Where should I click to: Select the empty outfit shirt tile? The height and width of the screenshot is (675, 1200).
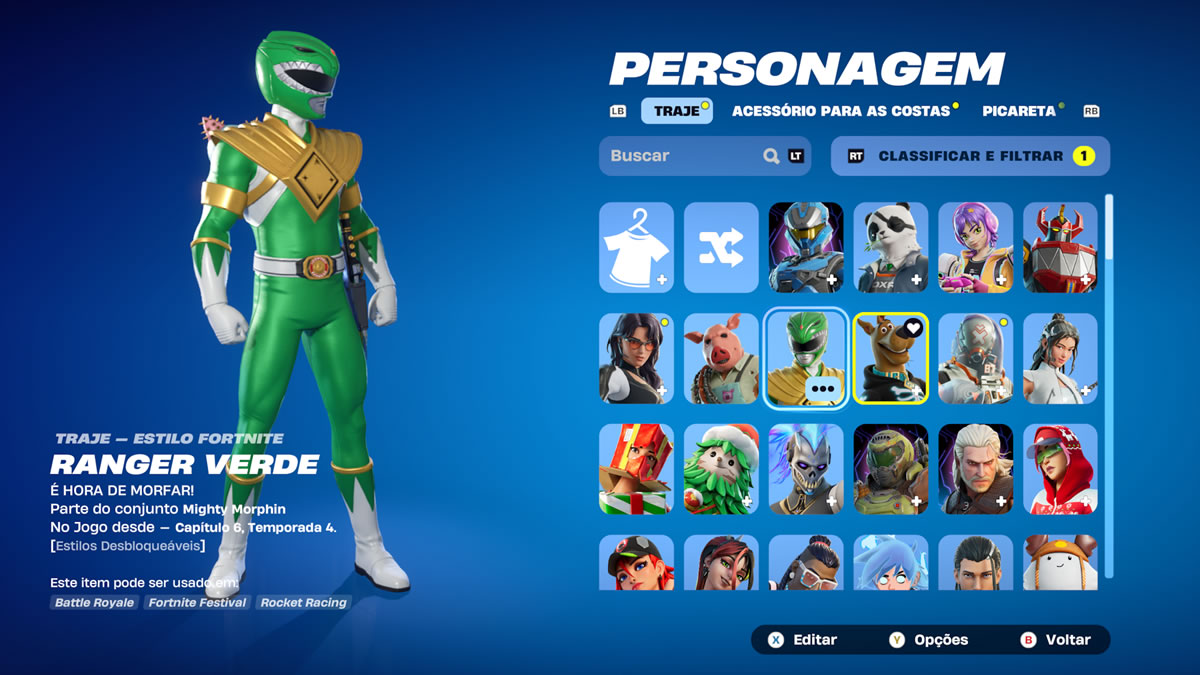636,247
